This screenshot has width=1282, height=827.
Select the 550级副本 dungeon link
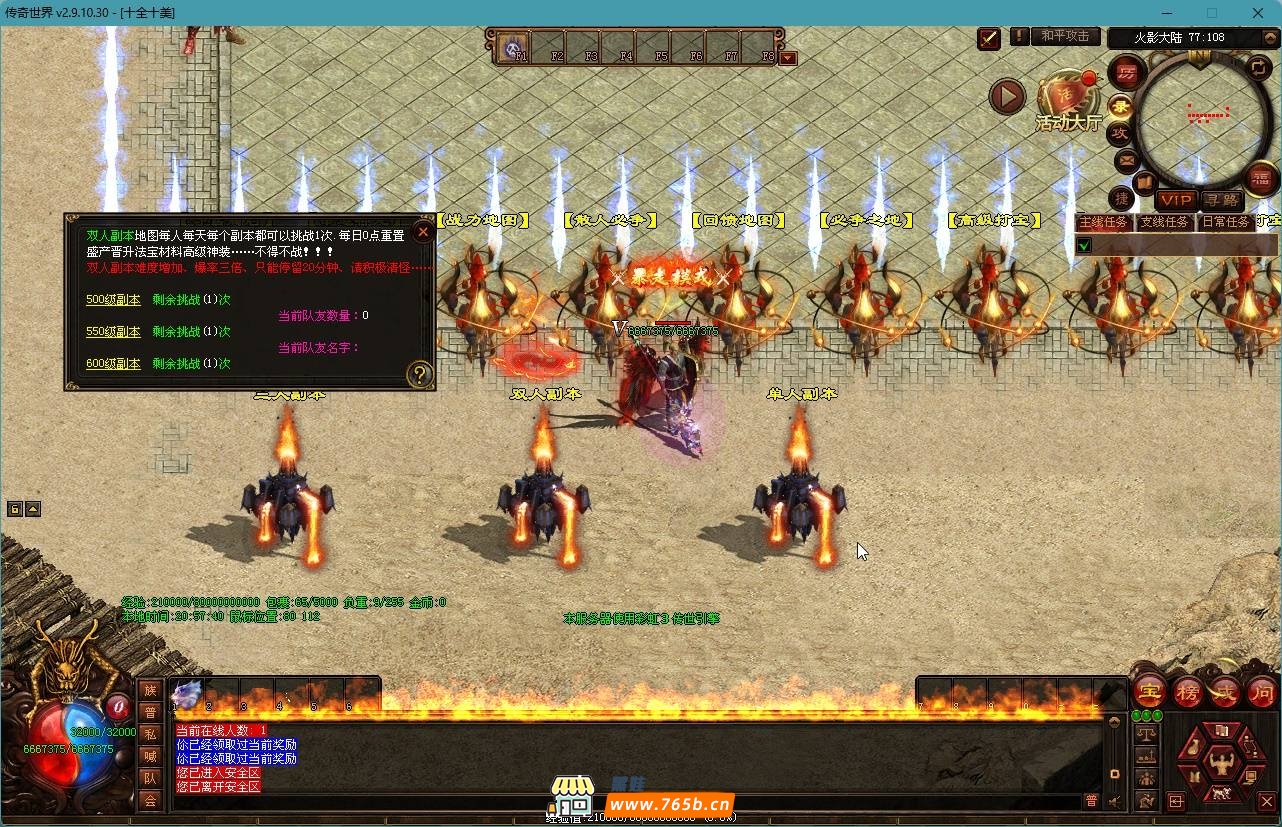pos(113,331)
